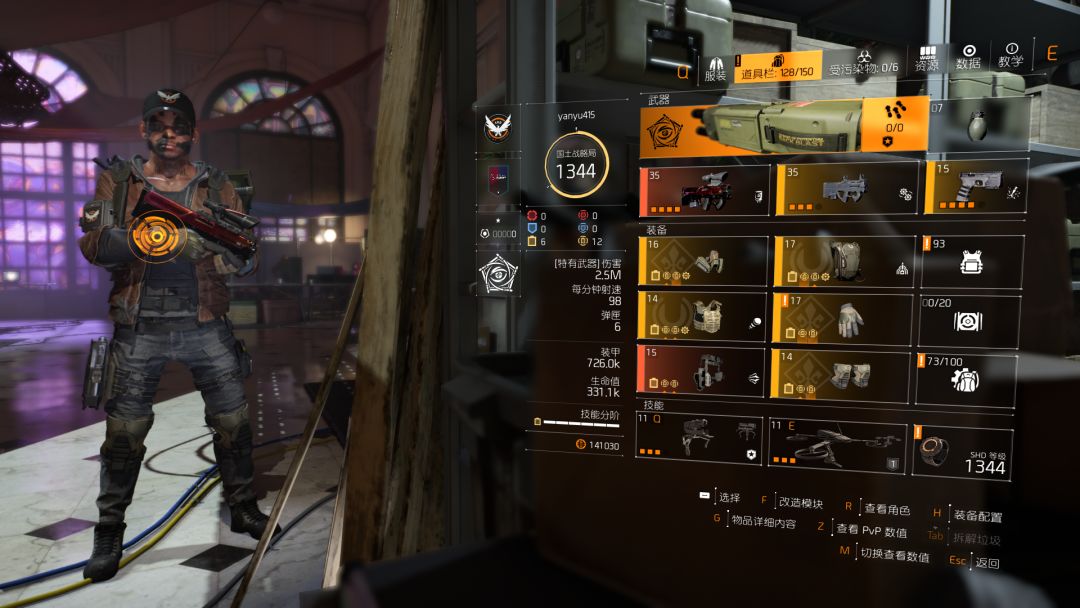Switch to the 数据 stats tab
This screenshot has width=1080, height=608.
pyautogui.click(x=968, y=56)
